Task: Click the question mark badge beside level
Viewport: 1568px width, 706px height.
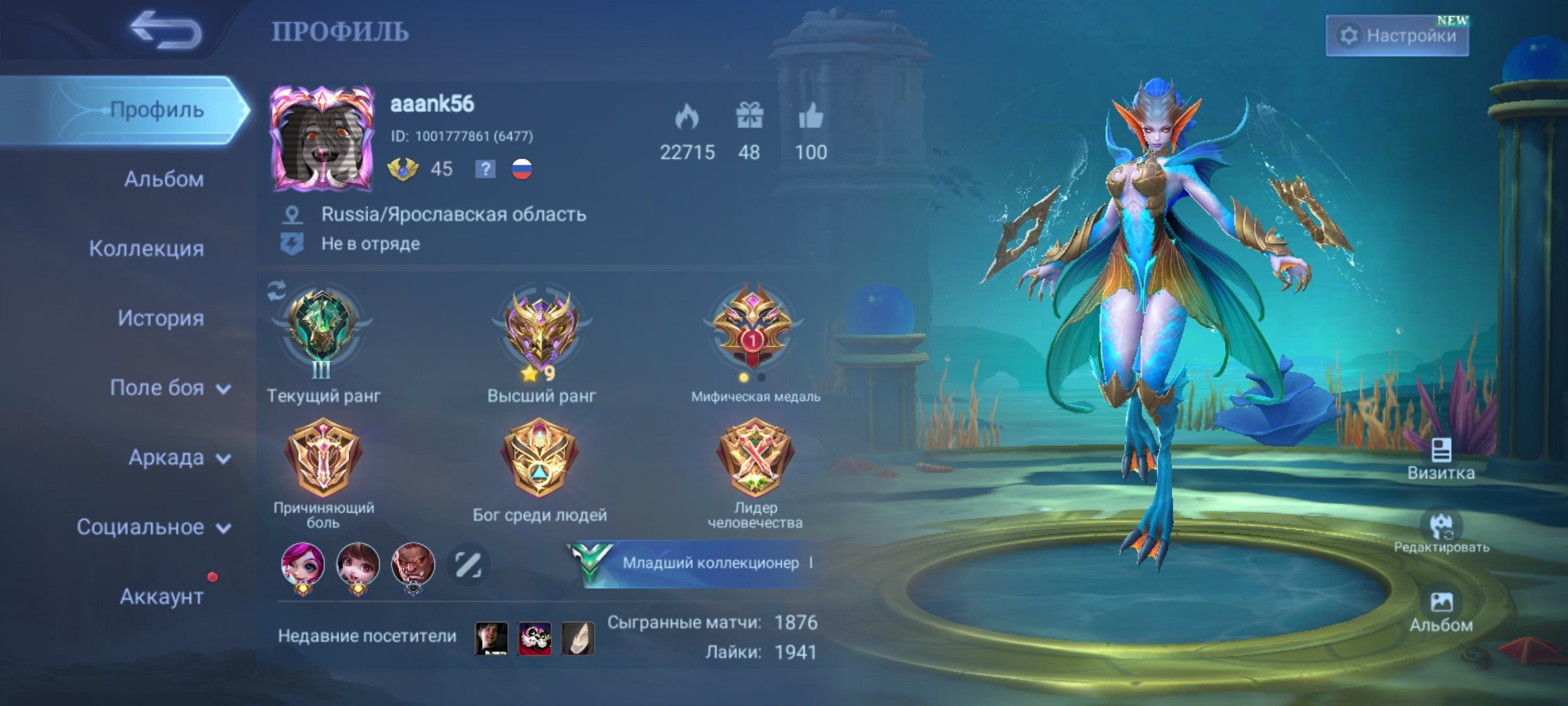Action: pos(485,169)
